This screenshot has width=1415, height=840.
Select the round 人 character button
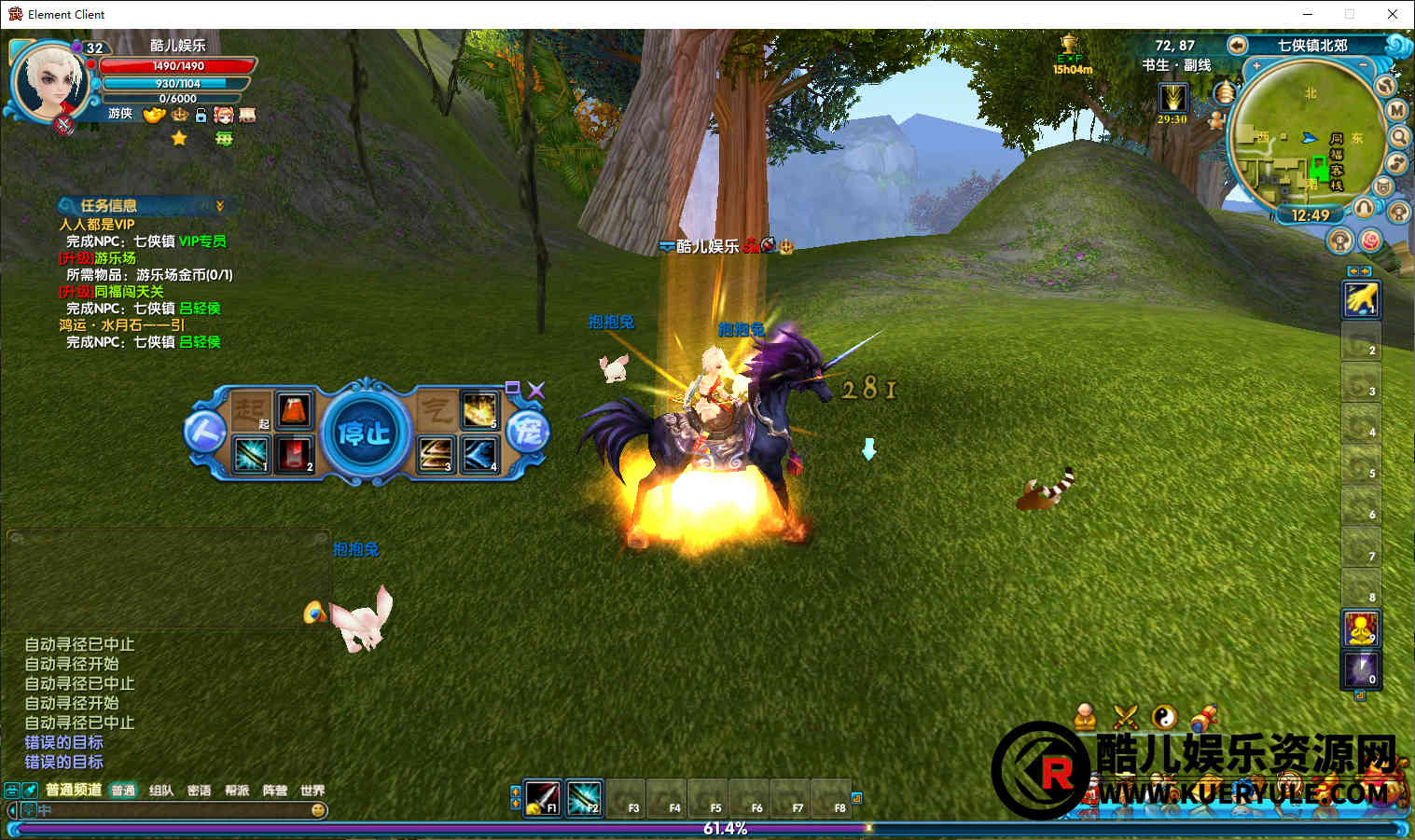point(204,433)
